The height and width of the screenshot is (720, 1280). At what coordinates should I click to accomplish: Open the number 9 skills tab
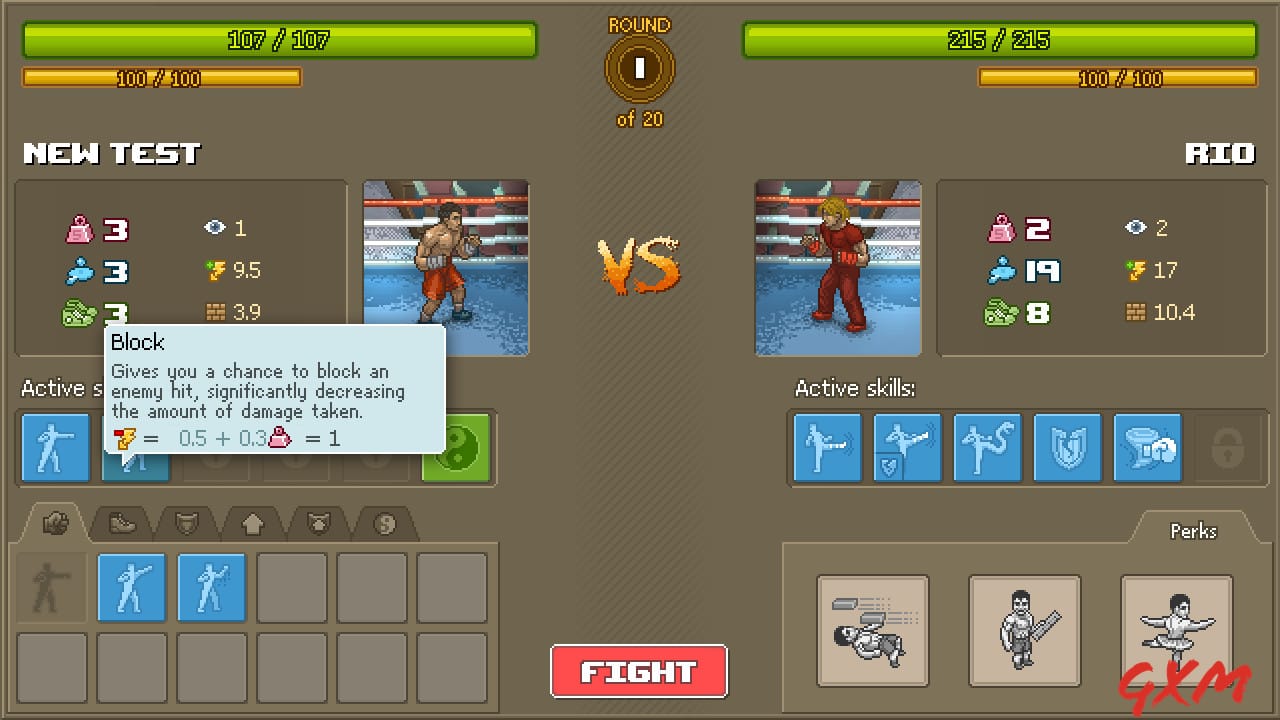coord(385,521)
